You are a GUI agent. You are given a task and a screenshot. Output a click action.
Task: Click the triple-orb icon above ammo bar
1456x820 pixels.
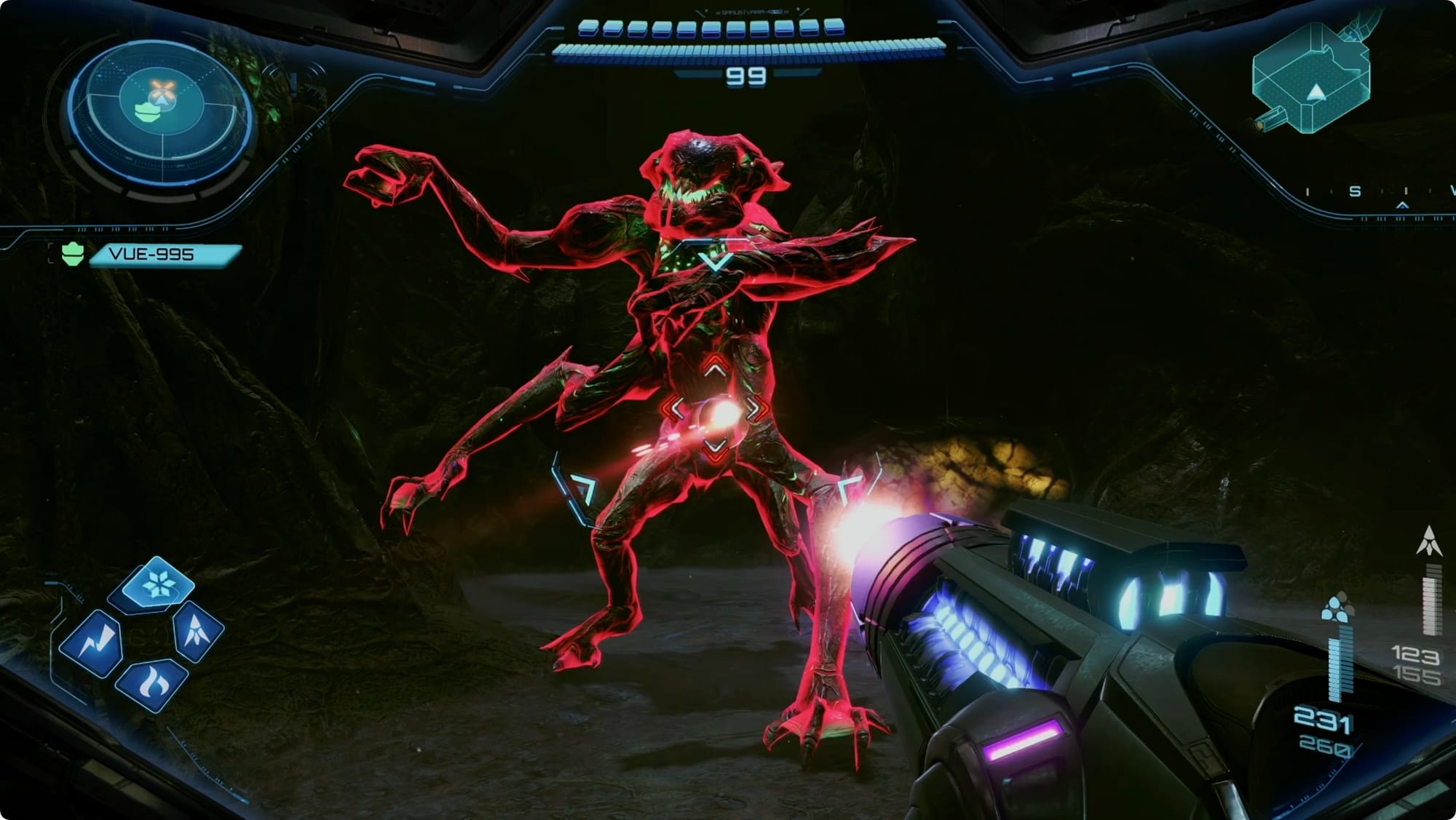1336,609
